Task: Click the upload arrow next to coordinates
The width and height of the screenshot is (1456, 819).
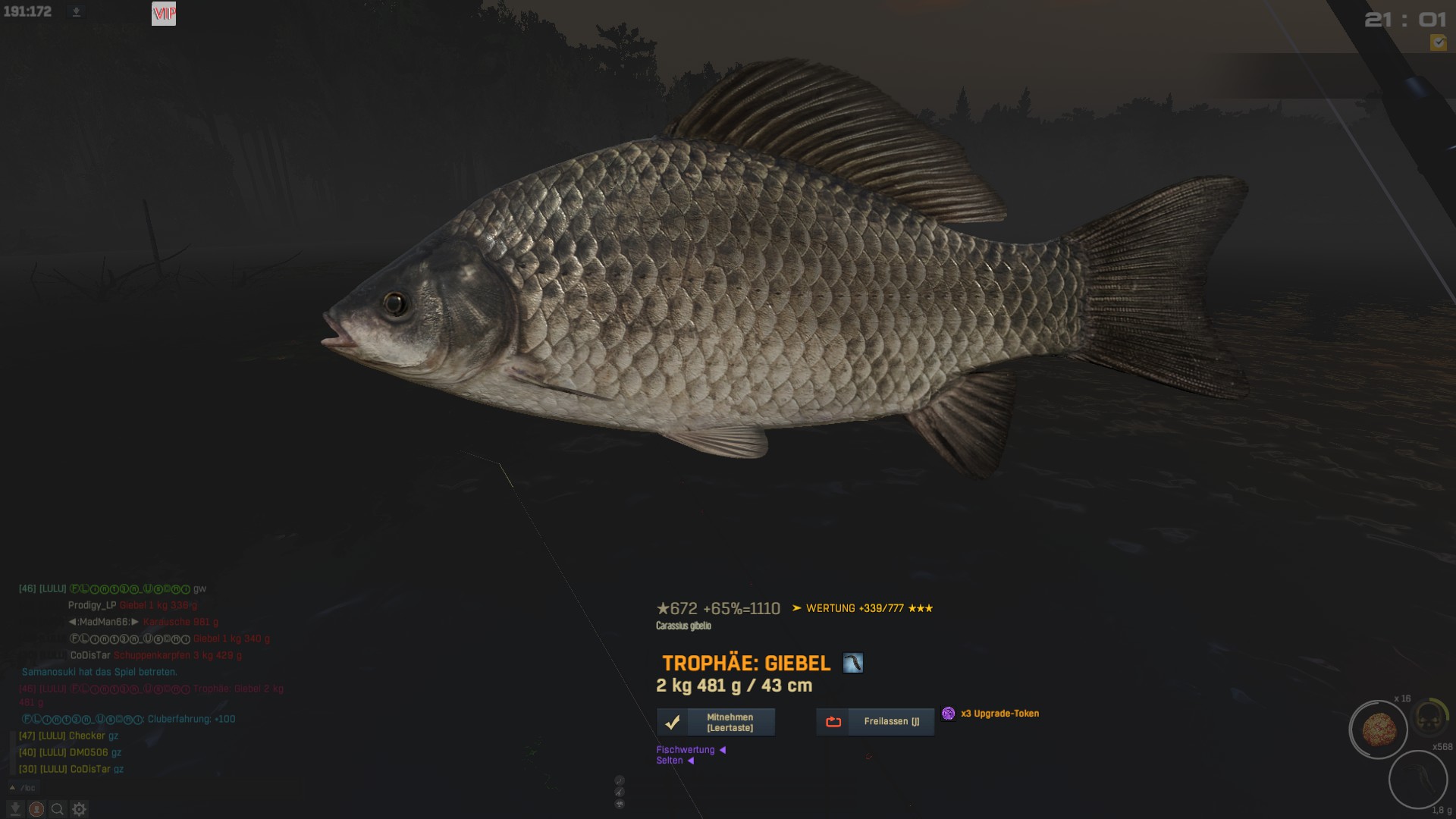Action: pos(76,12)
